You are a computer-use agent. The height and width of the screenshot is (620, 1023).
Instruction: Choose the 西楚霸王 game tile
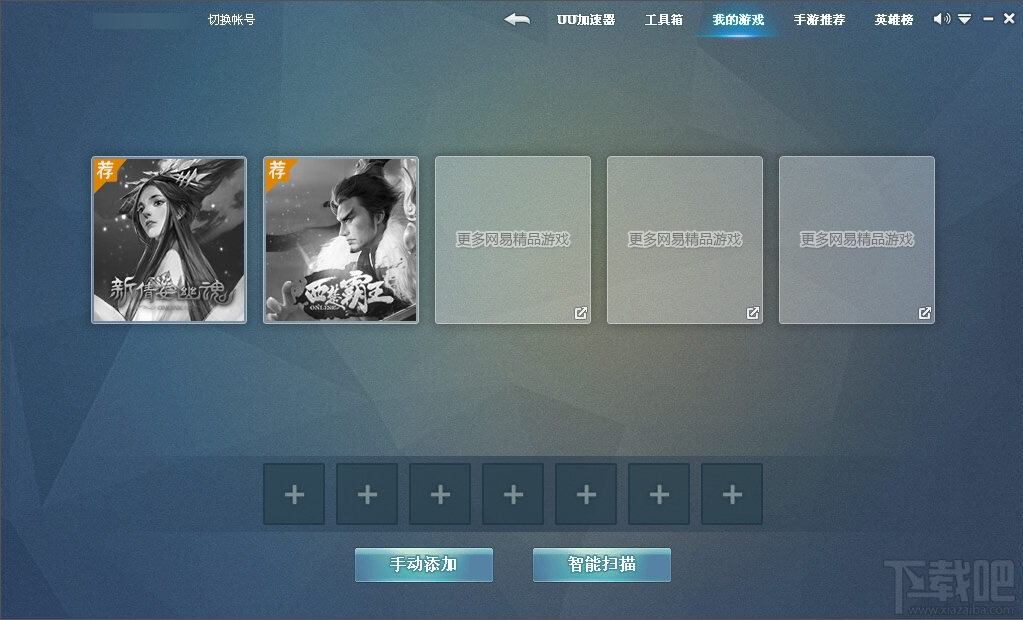341,240
